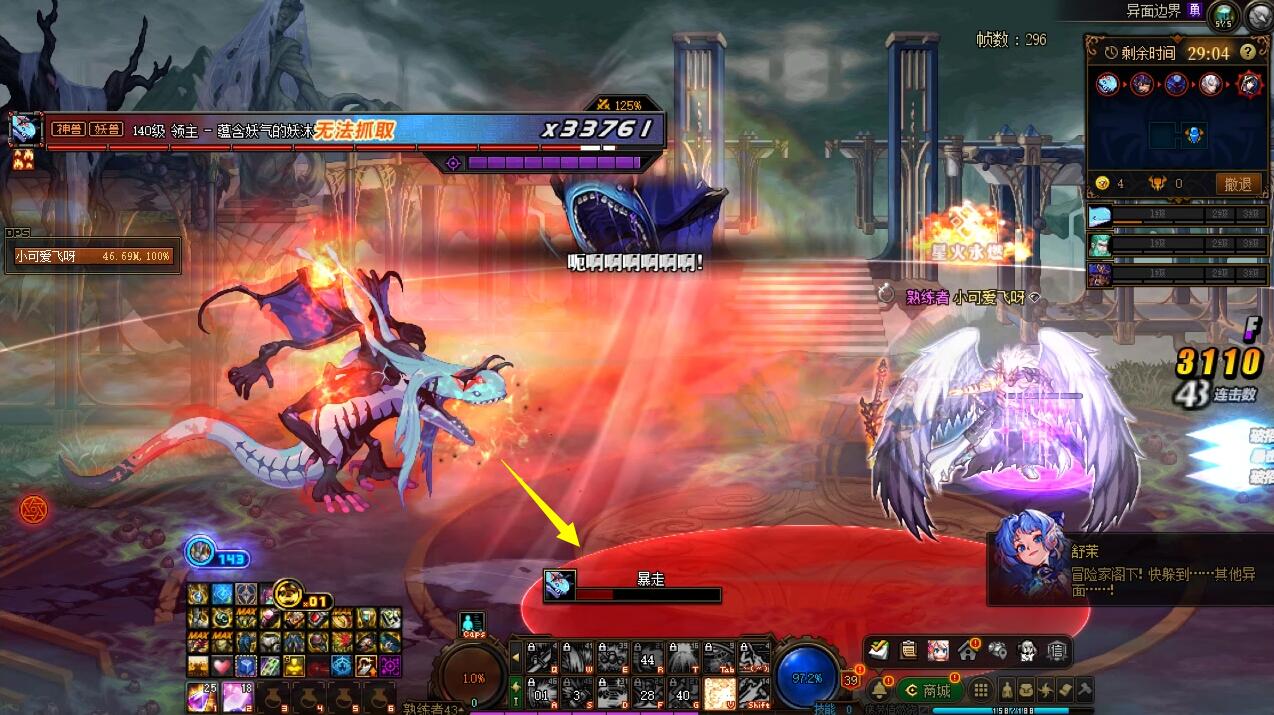Open the pink-haired character portrait icon

pos(938,650)
